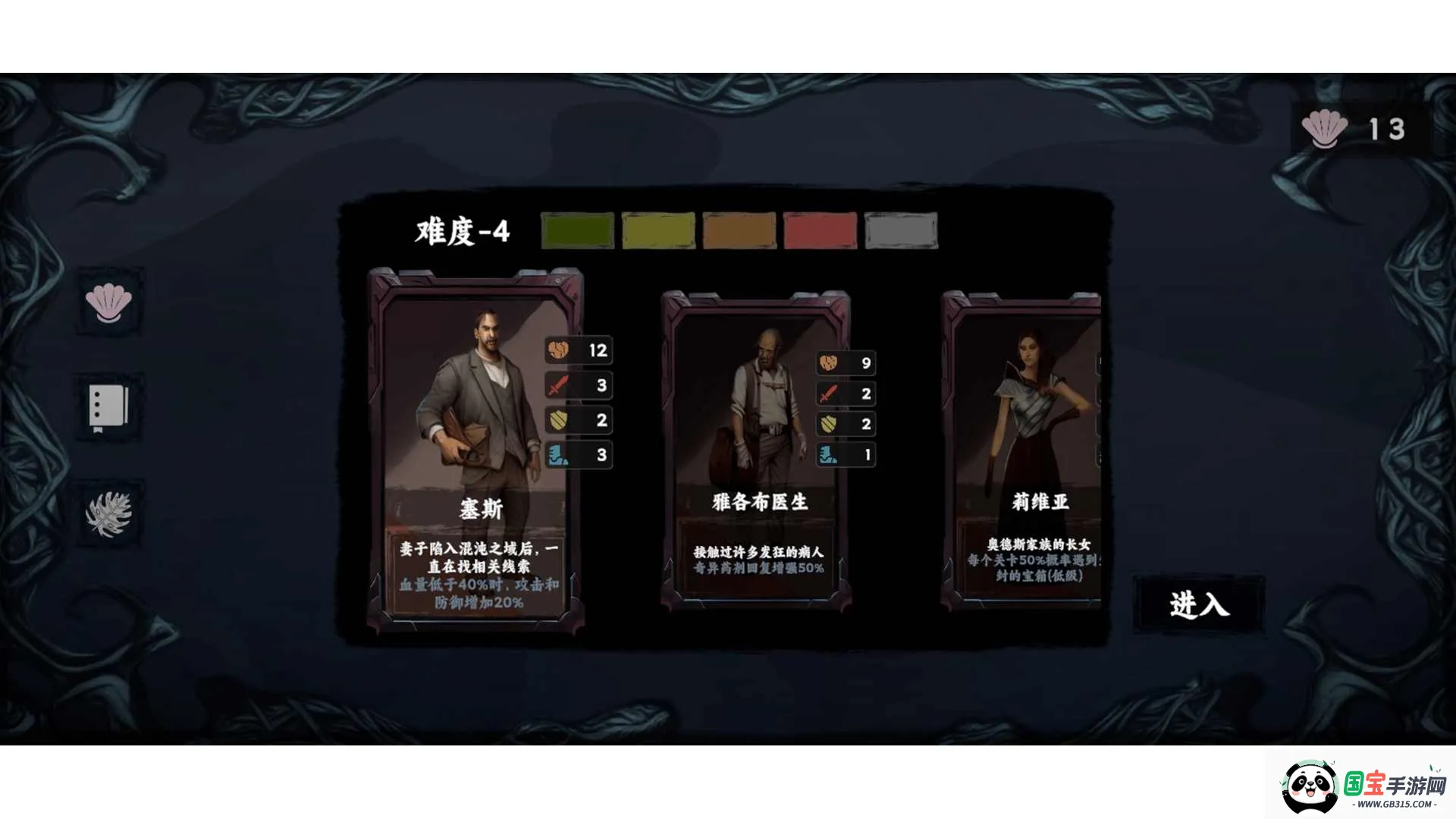Pick the orange difficulty level
Screen dimensions: 1456x819
coord(739,231)
